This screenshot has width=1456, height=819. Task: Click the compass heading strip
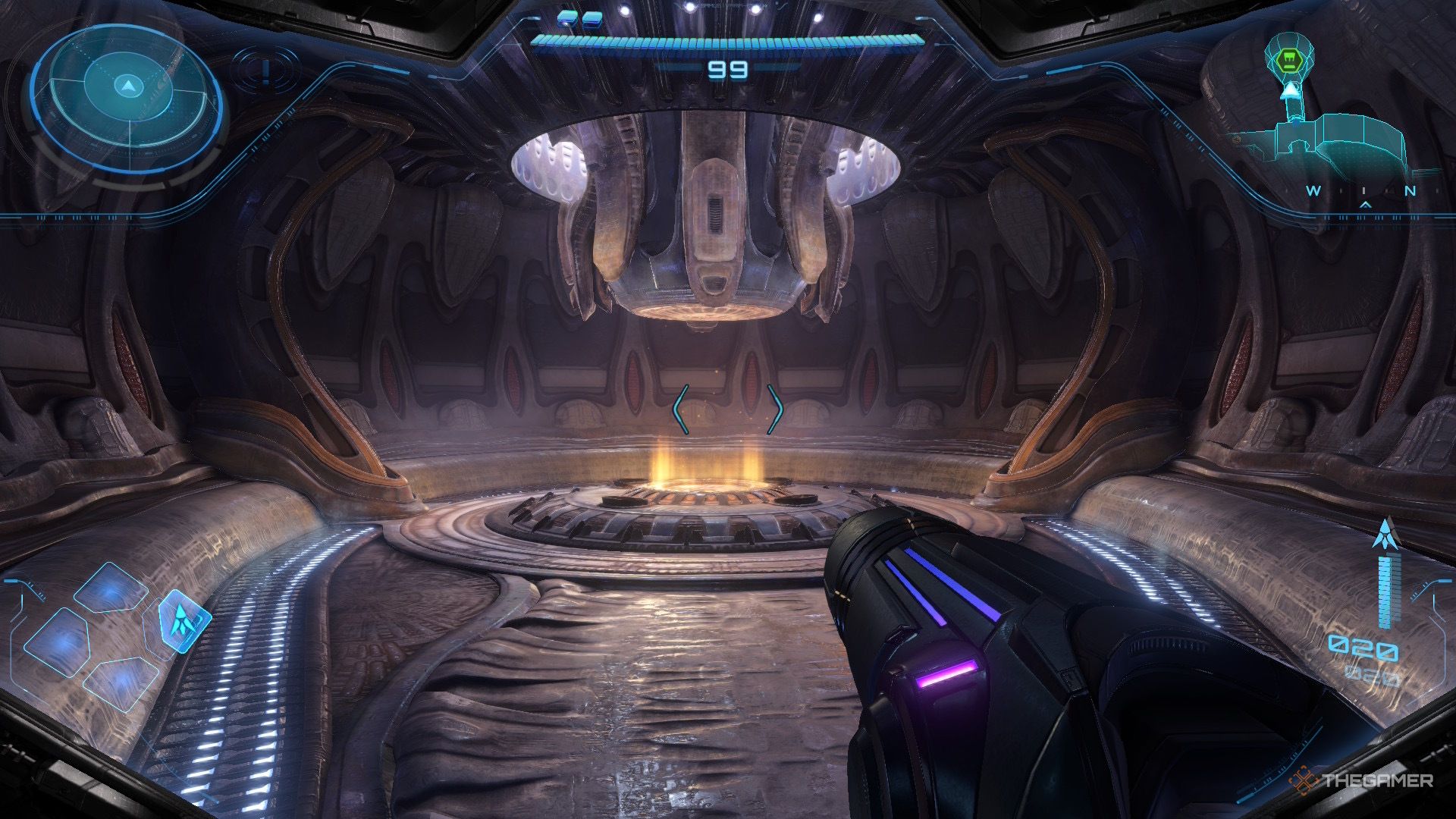click(1363, 192)
